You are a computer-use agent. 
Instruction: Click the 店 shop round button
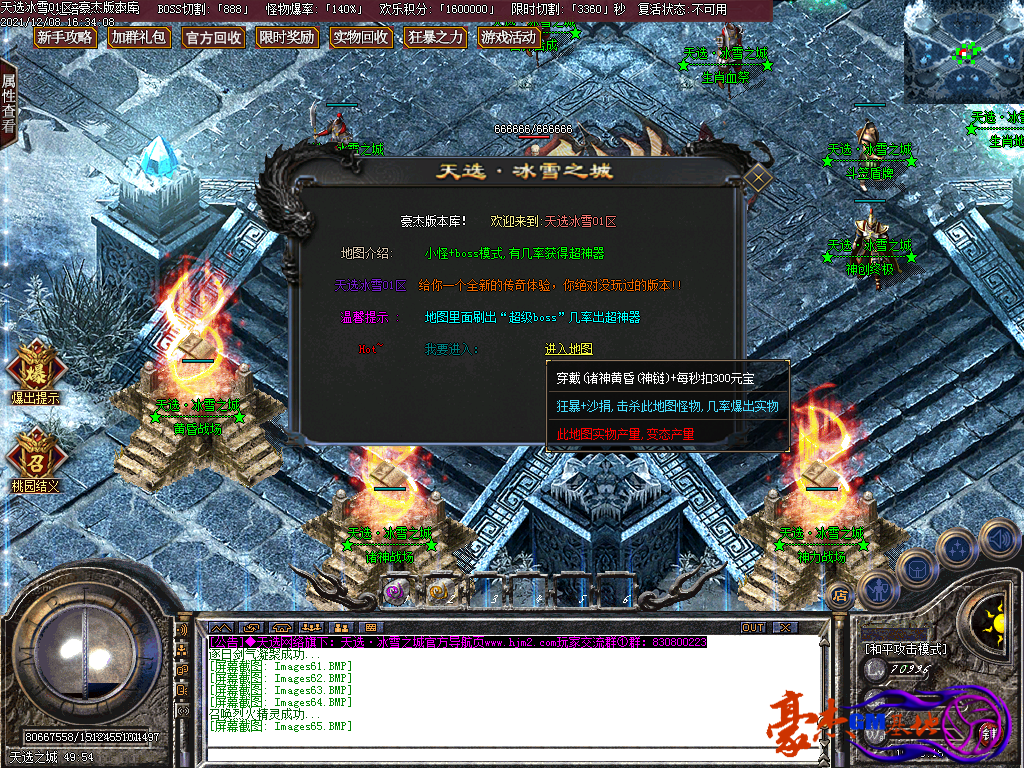840,596
